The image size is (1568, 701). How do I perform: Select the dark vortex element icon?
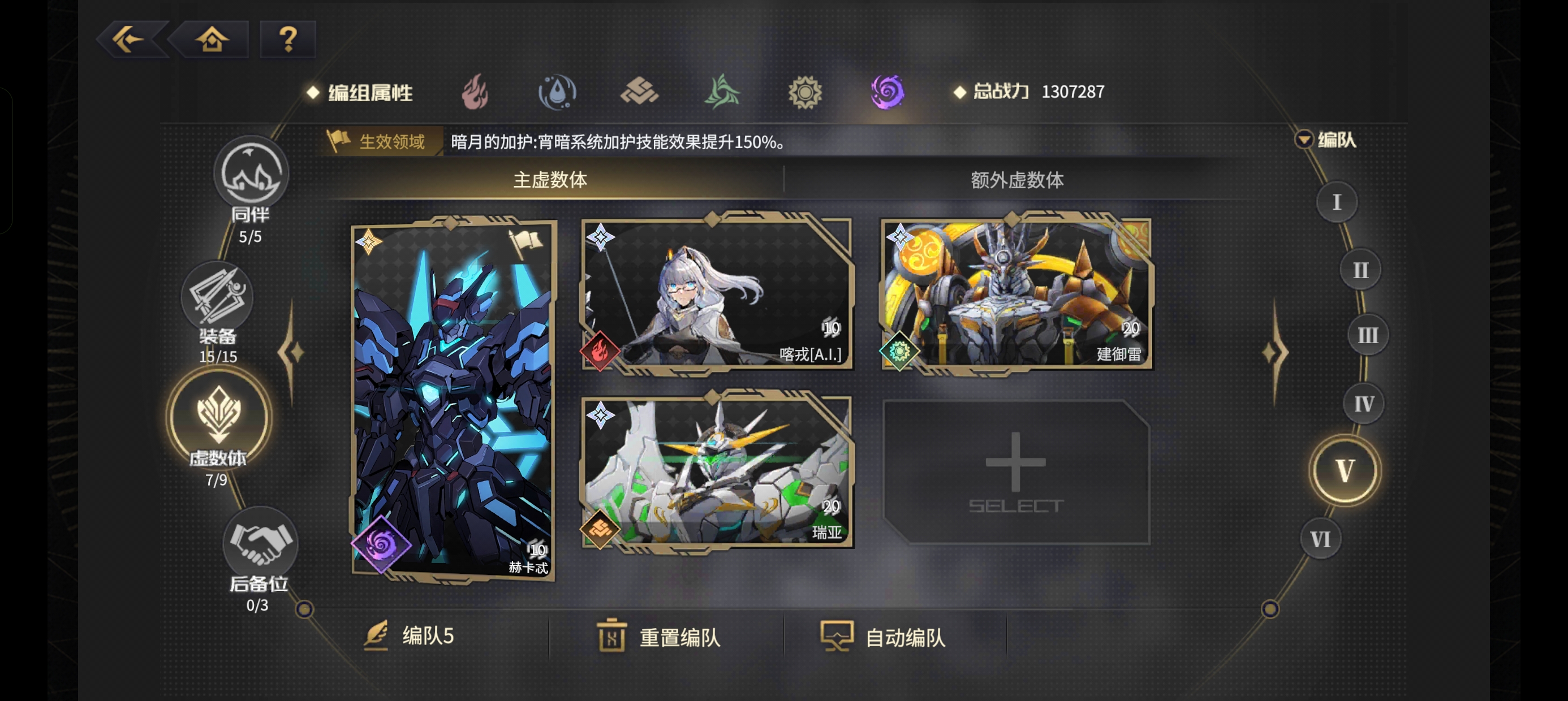click(x=886, y=93)
